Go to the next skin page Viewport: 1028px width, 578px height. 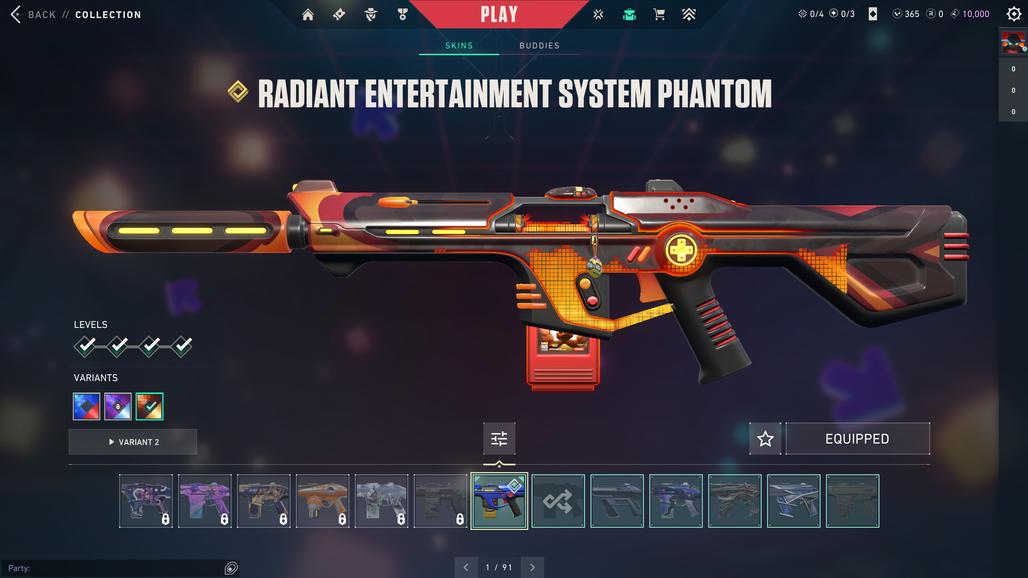[x=532, y=567]
